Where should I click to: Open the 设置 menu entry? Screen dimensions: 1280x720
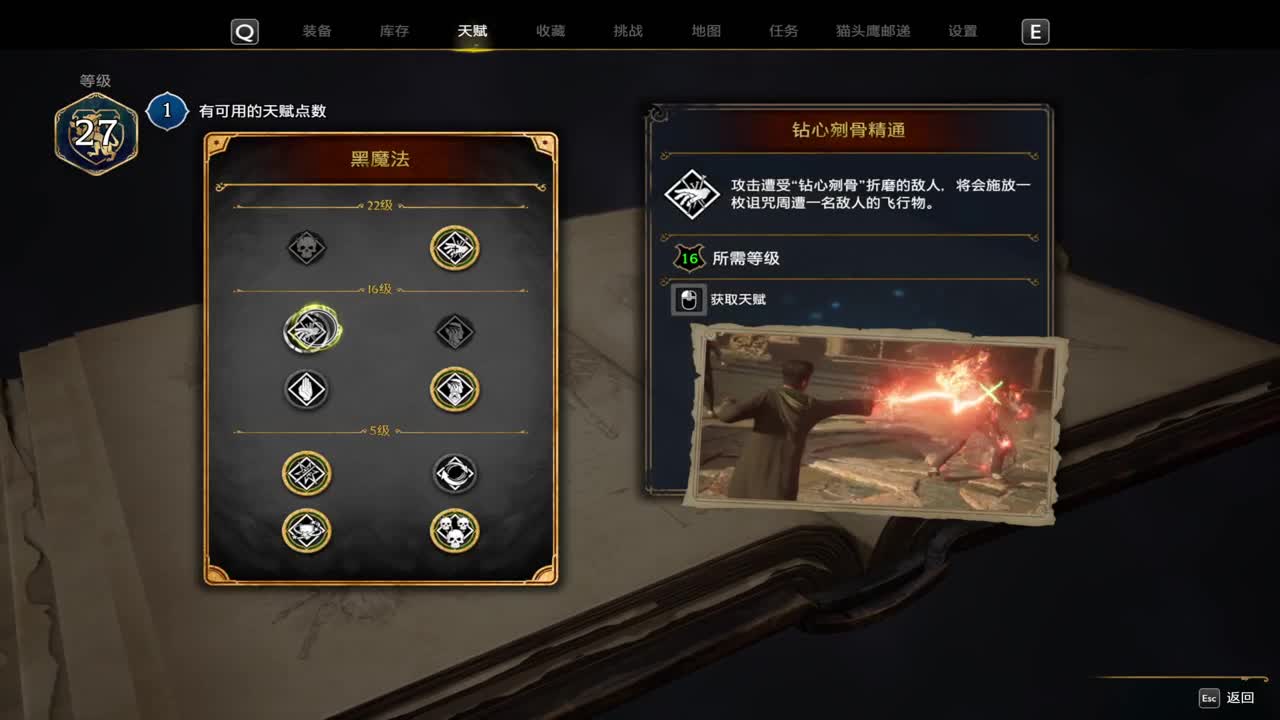[x=961, y=31]
